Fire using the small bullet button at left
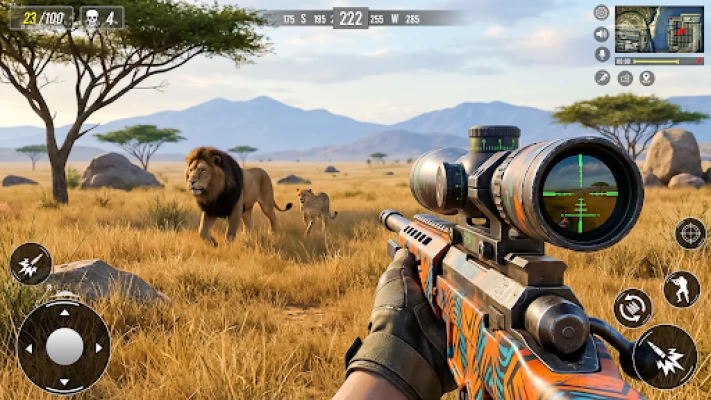This screenshot has height=400, width=711. click(30, 264)
